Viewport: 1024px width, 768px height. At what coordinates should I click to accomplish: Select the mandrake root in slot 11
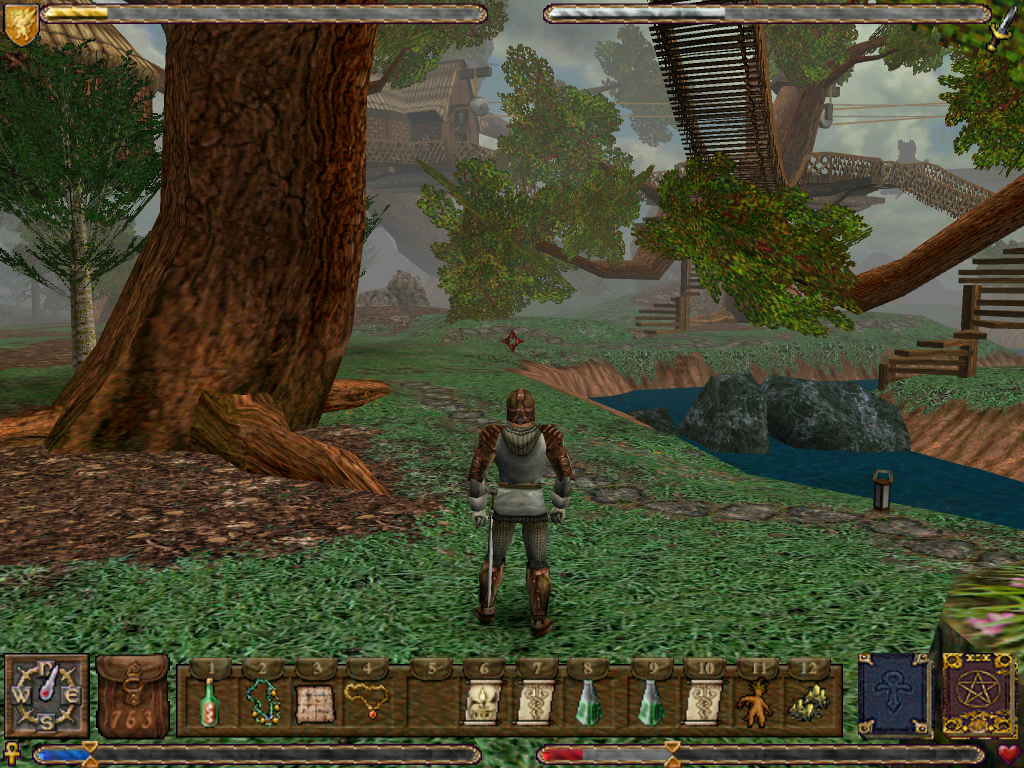755,704
